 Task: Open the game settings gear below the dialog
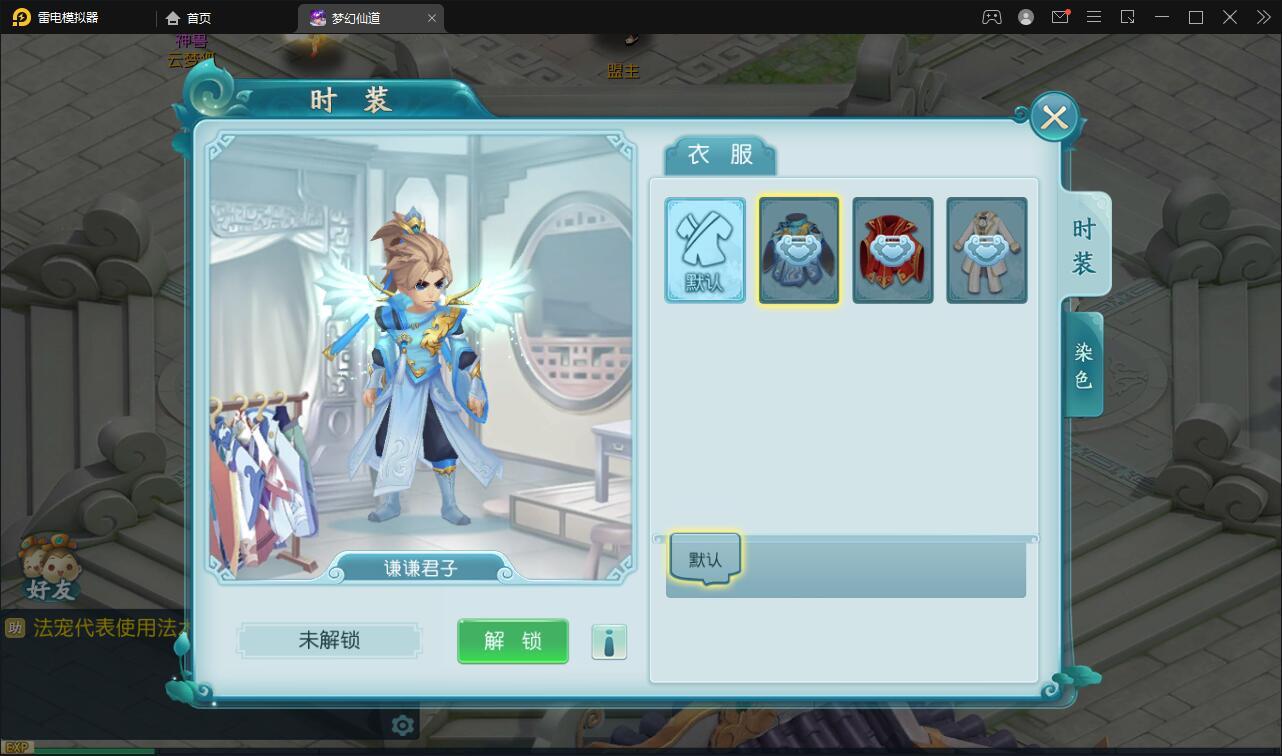point(402,726)
